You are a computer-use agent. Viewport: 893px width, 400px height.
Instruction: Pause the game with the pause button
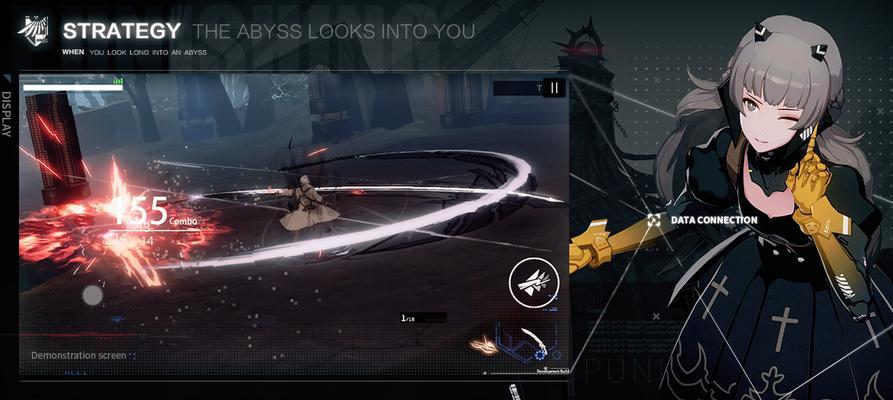(x=554, y=88)
